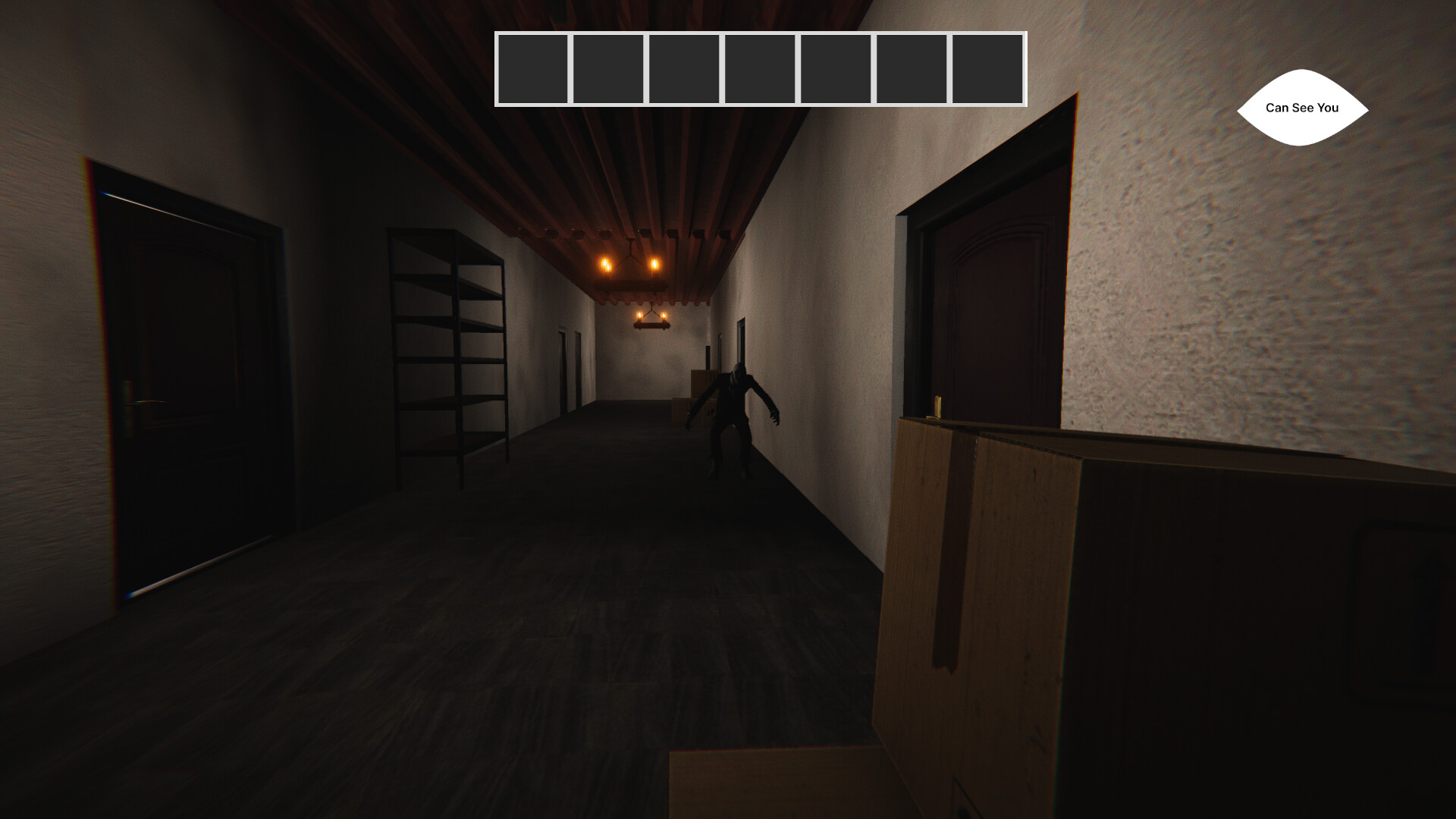Image resolution: width=1456 pixels, height=819 pixels.
Task: Toggle the enemy visibility eye icon
Action: 1301,108
